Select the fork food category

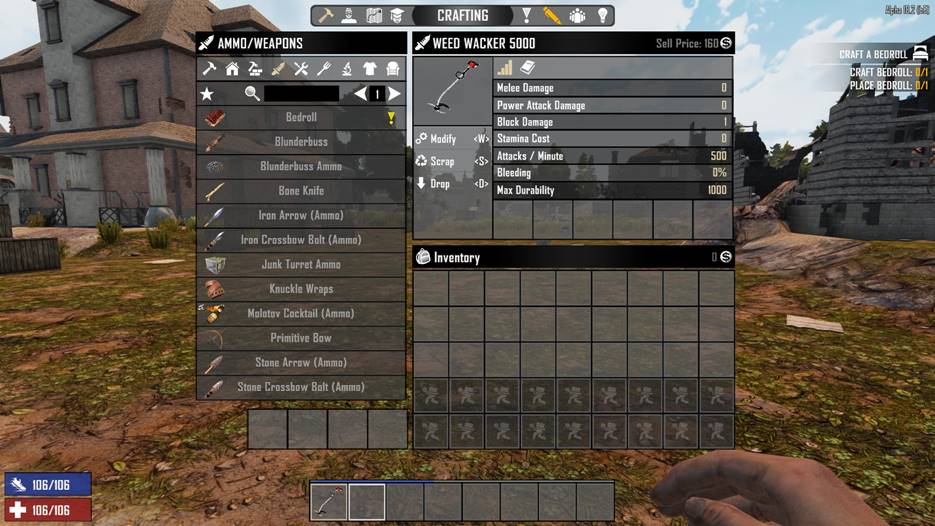pyautogui.click(x=324, y=69)
